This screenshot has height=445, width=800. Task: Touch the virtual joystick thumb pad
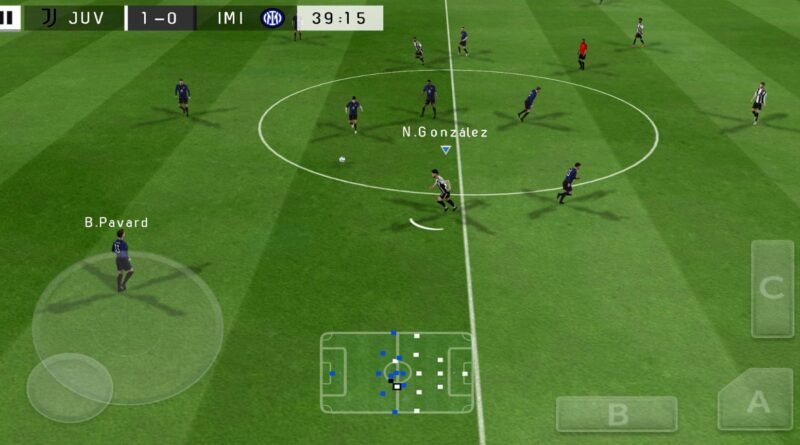[x=69, y=388]
